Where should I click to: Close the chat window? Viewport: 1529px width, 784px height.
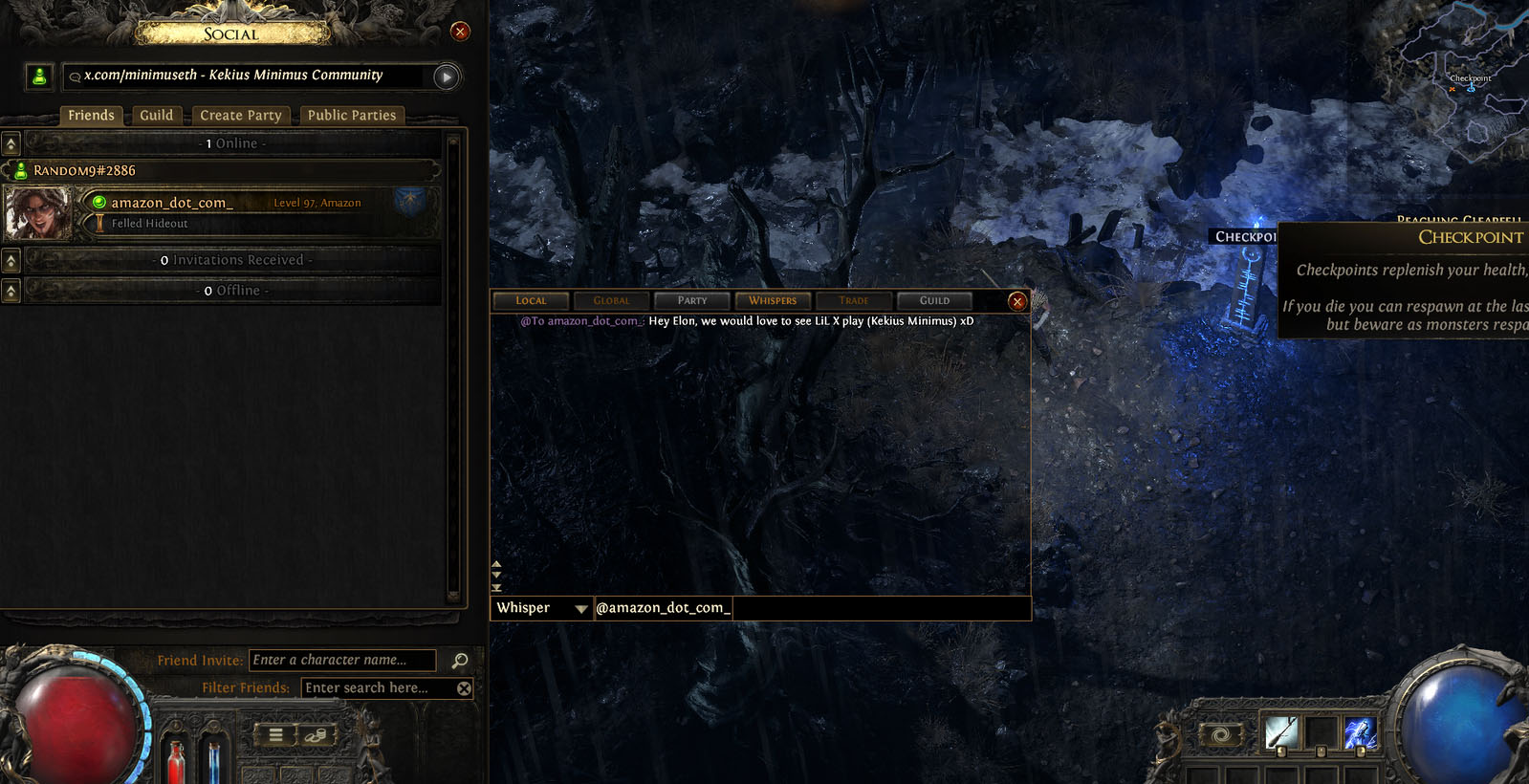coord(1017,302)
